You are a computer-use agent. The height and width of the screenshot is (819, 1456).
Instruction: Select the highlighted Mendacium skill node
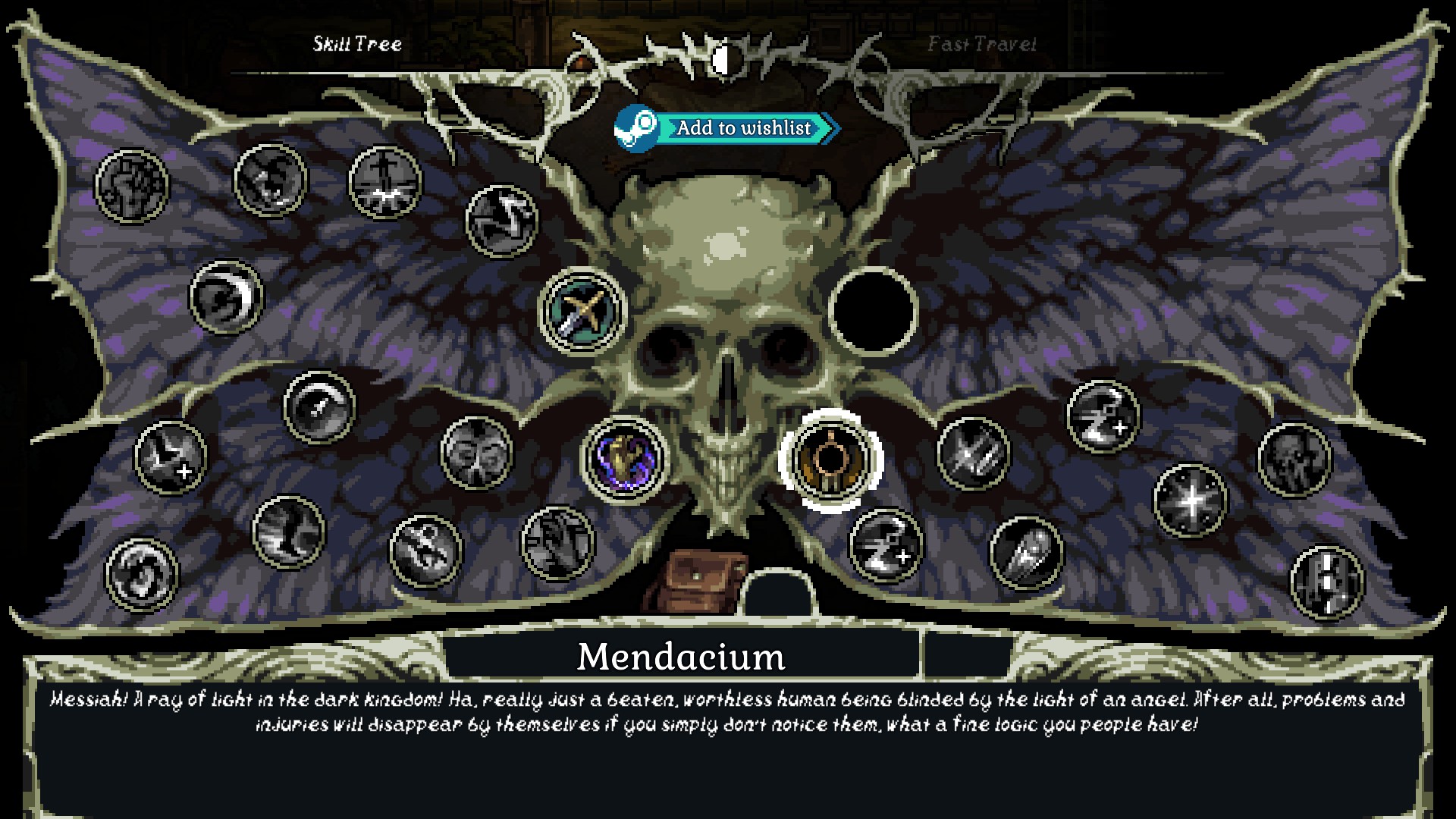coord(831,460)
